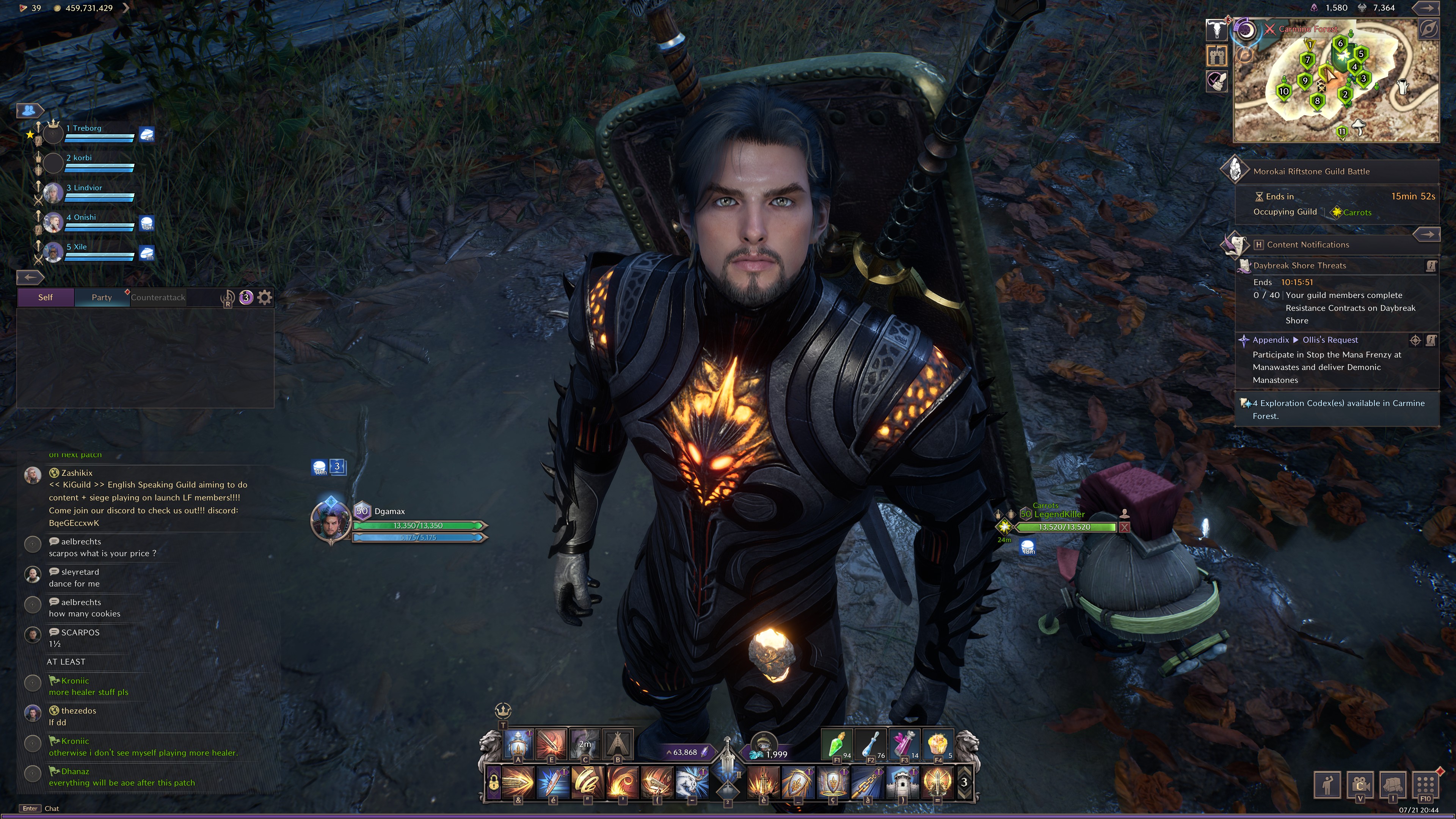This screenshot has width=1456, height=819.
Task: Open the castle icon next to the minimap
Action: click(1216, 55)
